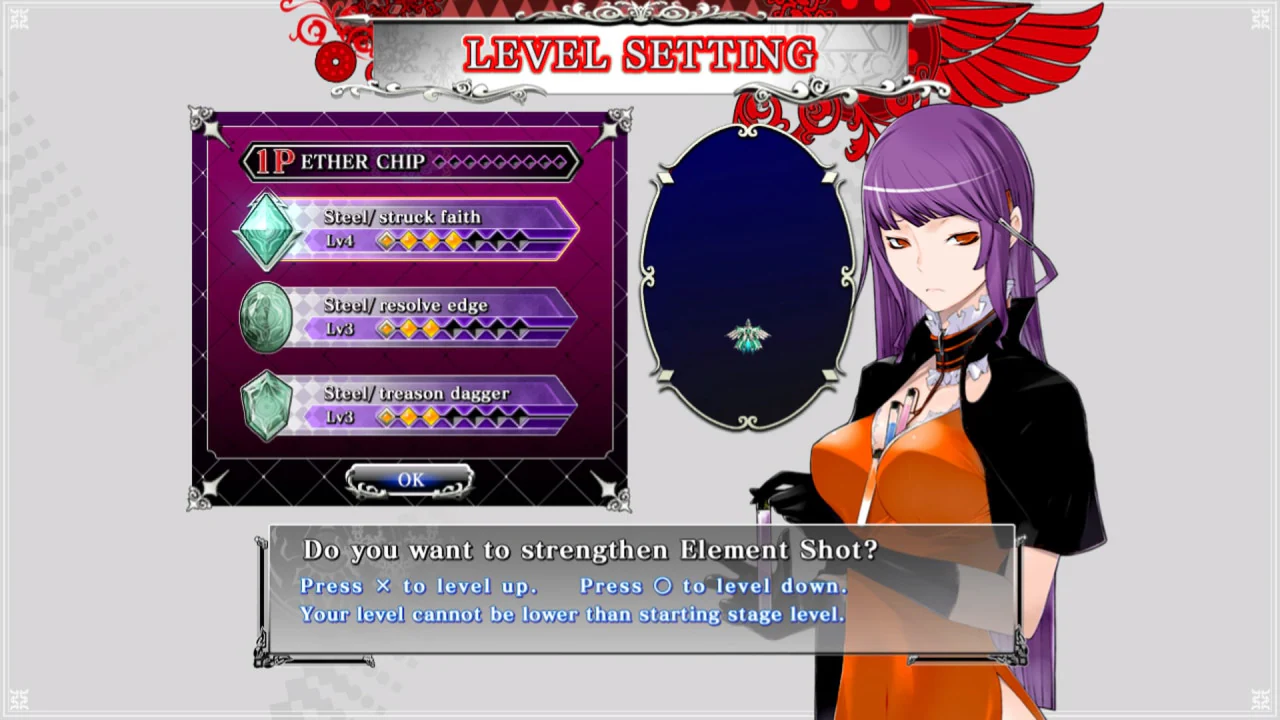This screenshot has width=1280, height=720.
Task: Click the ship sprite in the preview mirror
Action: [x=749, y=337]
